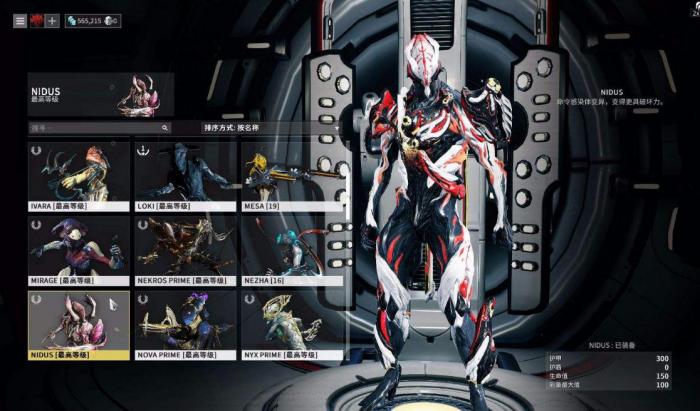Click the search box above the Warframe grid

click(x=98, y=128)
